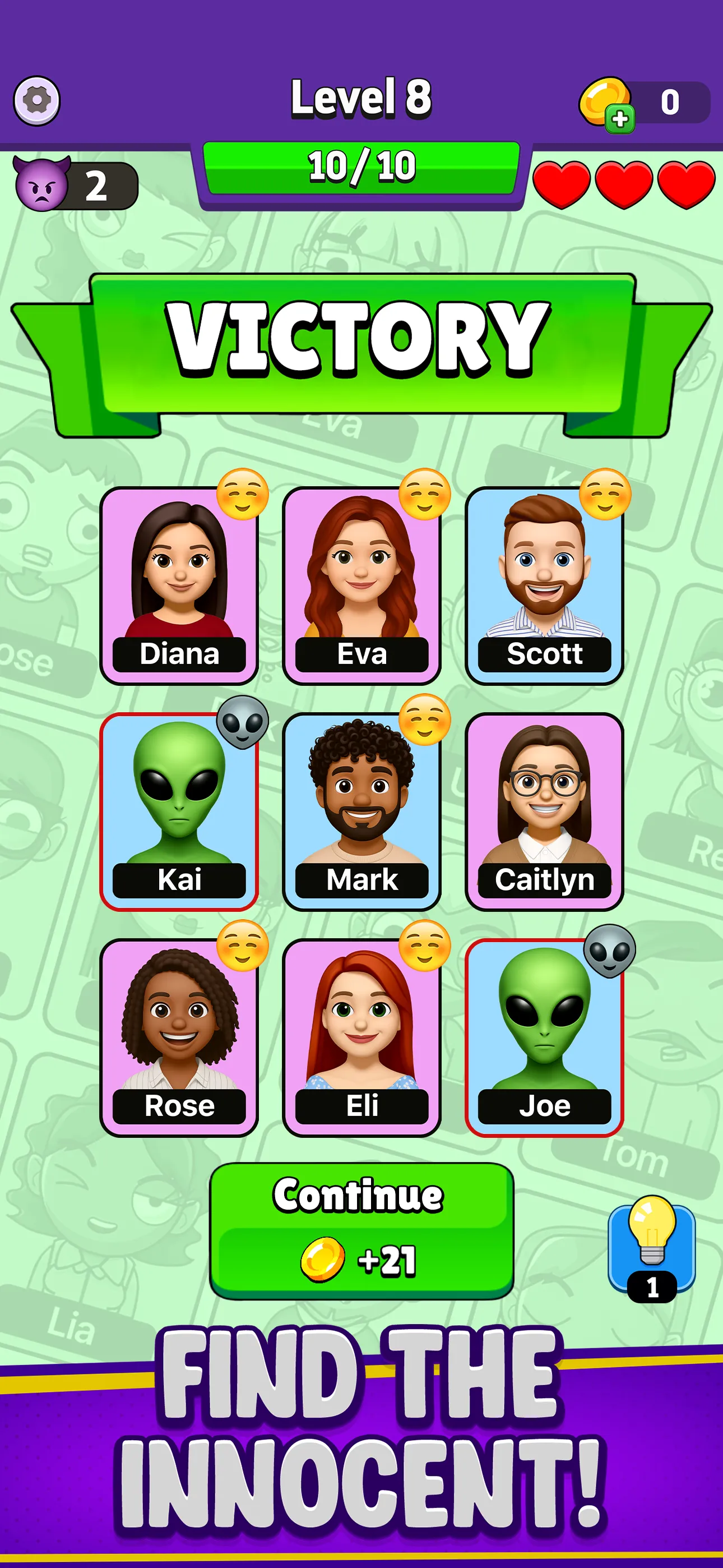Image resolution: width=723 pixels, height=1568 pixels.
Task: Select Rose's character card
Action: point(179,1037)
